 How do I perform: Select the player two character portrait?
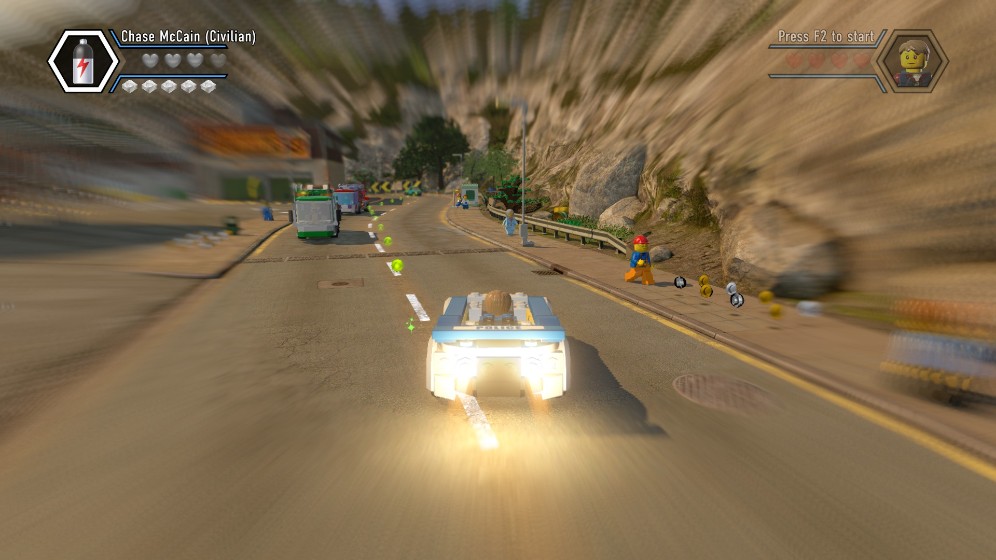pyautogui.click(x=911, y=62)
